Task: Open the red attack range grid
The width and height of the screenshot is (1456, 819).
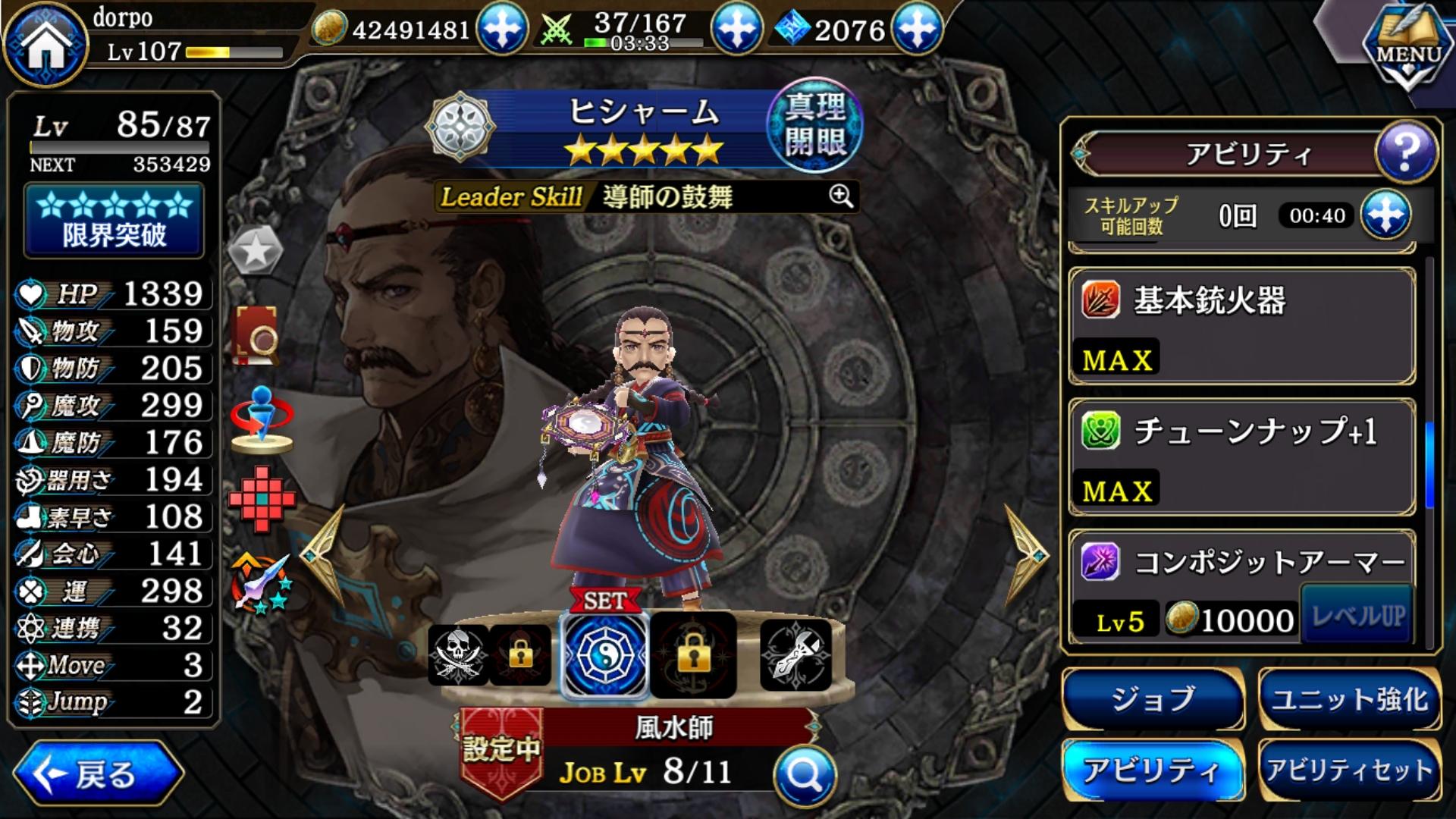Action: [262, 498]
